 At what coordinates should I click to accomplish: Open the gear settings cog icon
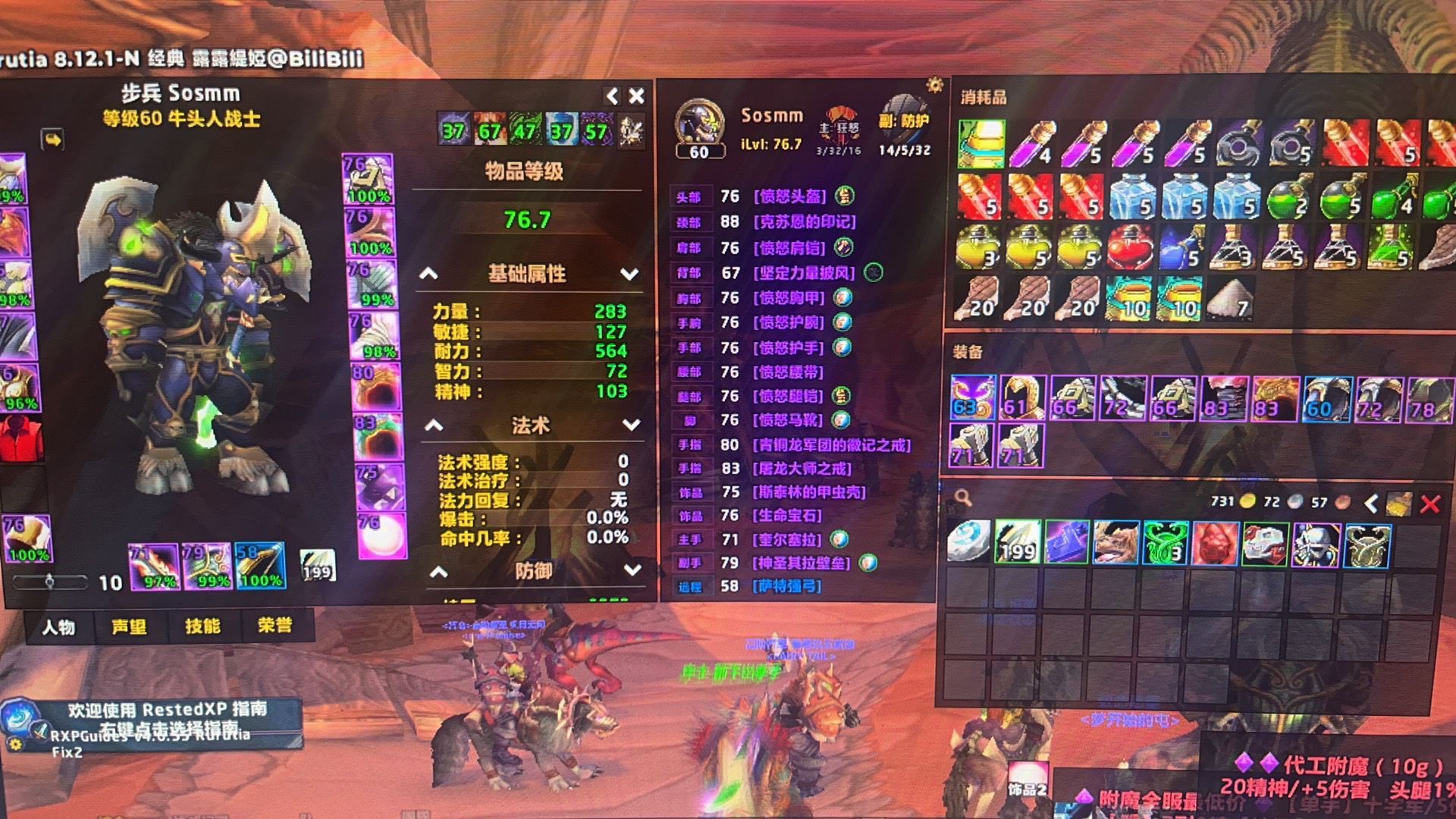click(x=935, y=85)
